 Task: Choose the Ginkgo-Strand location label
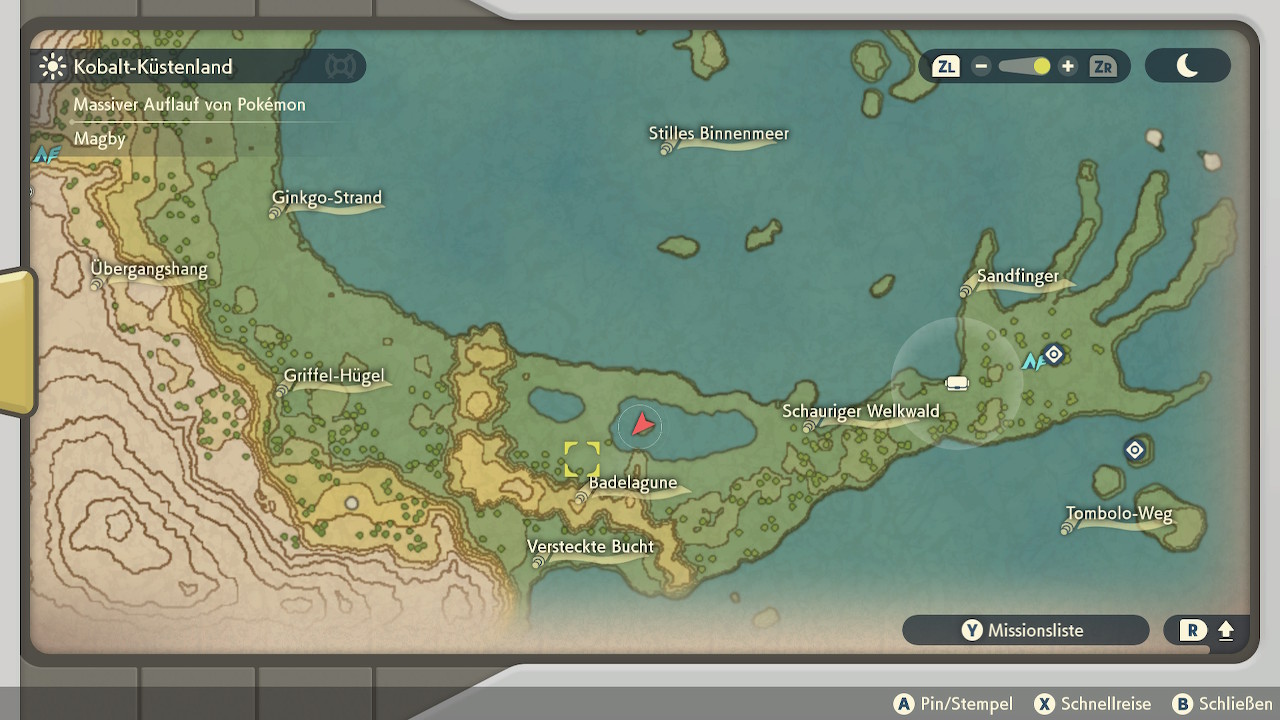tap(327, 198)
